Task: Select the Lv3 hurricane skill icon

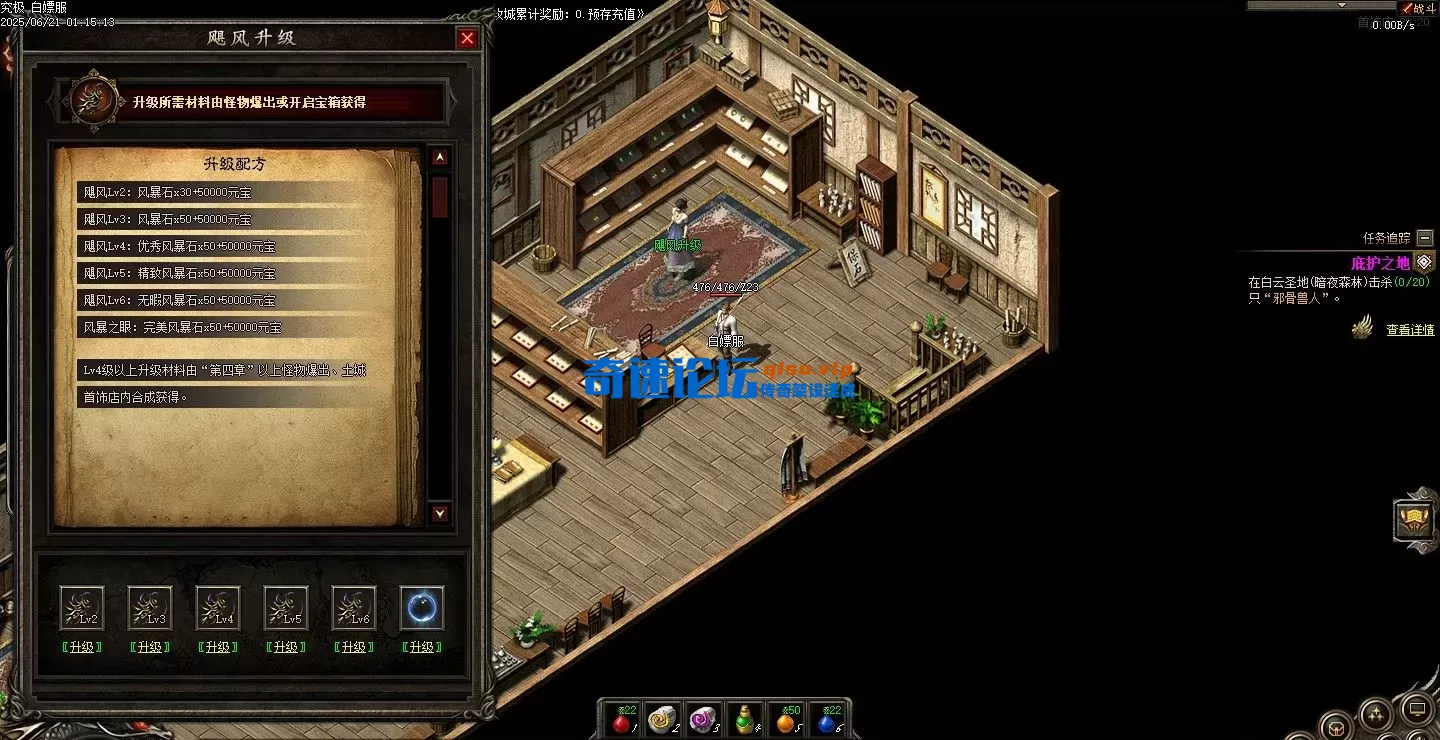Action: click(x=150, y=608)
